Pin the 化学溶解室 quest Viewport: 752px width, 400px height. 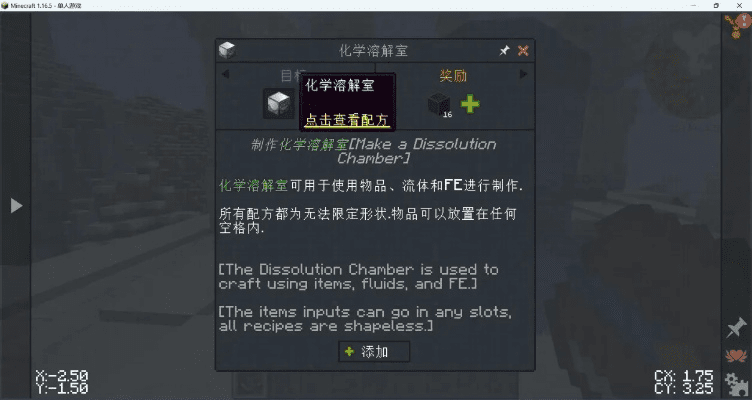coord(504,50)
